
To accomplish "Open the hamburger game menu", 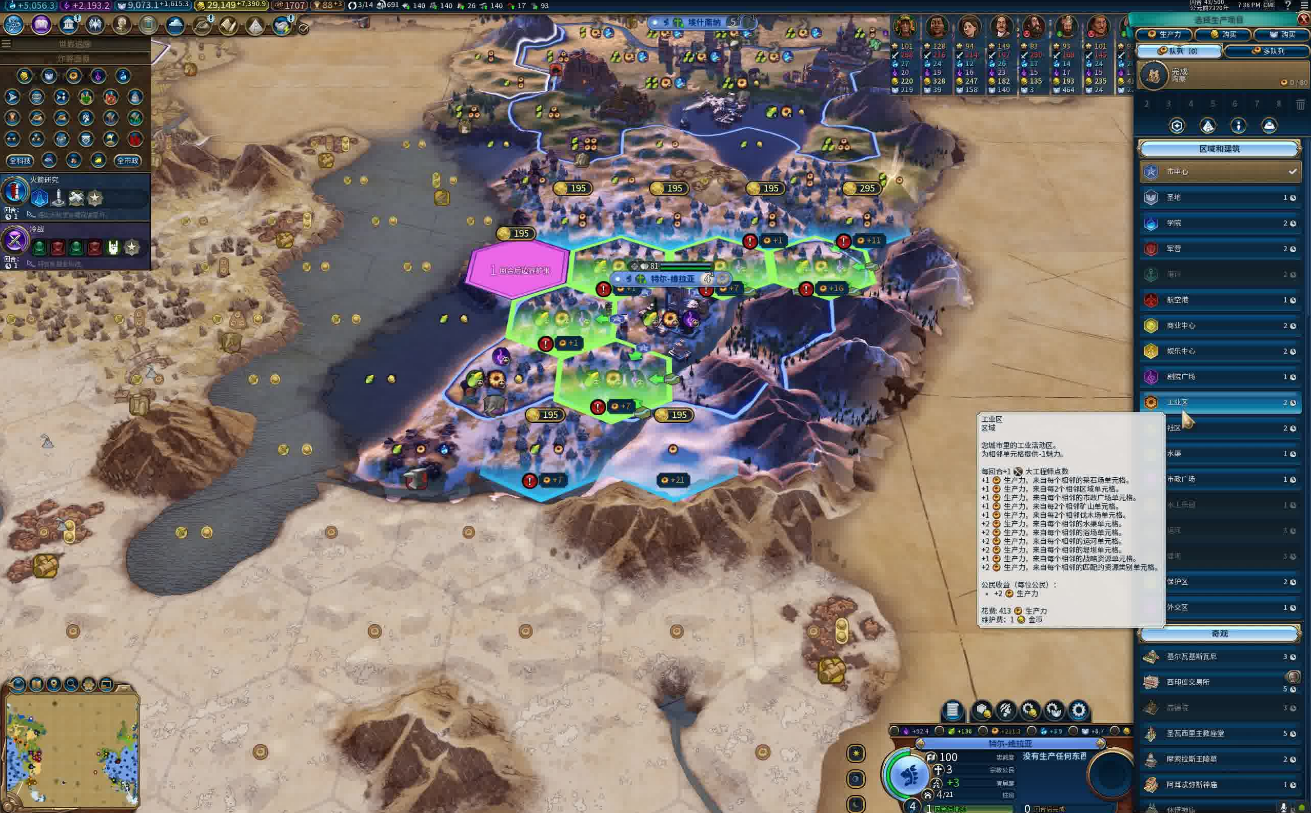I will (x=7, y=44).
